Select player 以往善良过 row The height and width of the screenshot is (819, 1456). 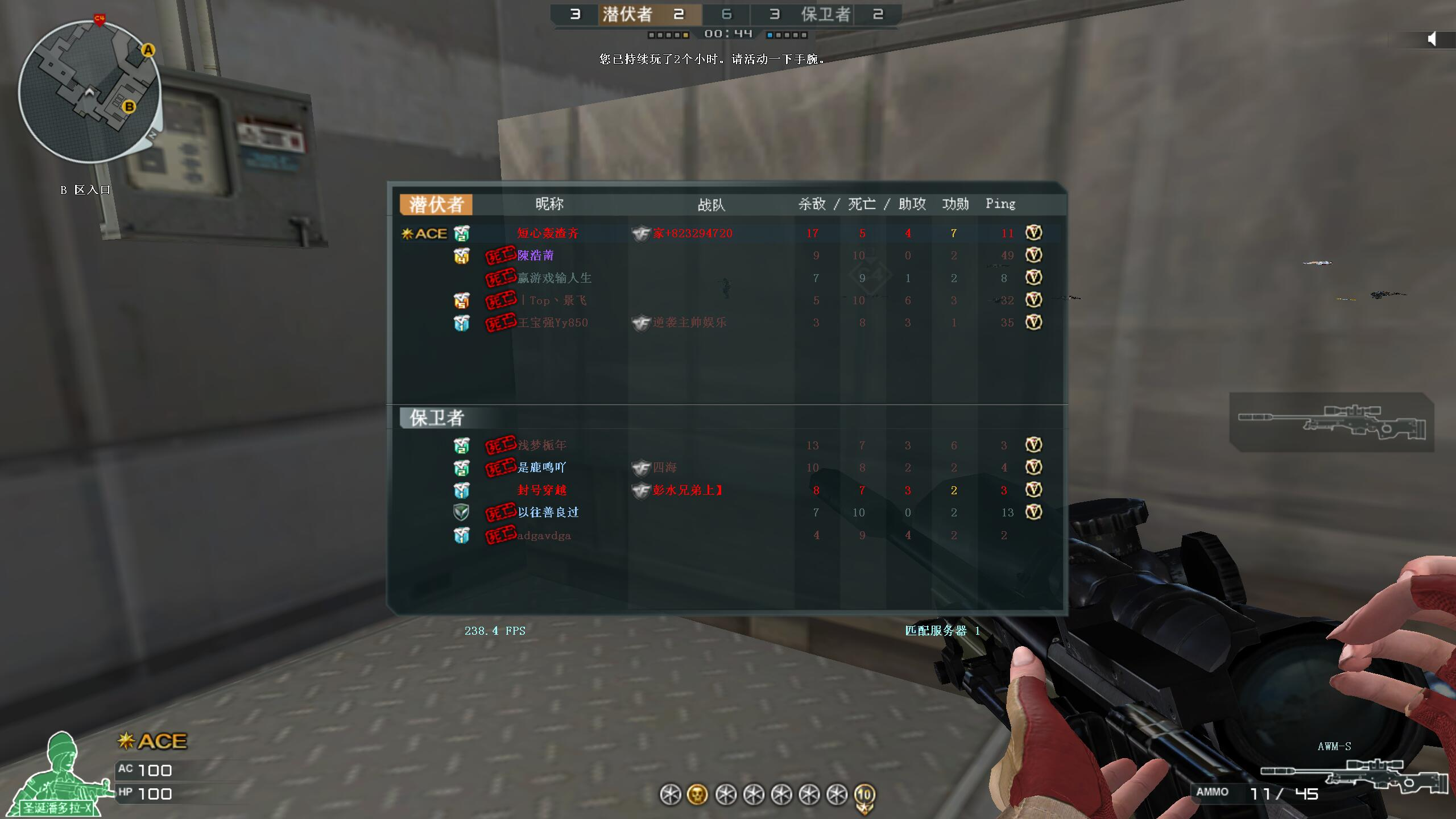[x=548, y=512]
